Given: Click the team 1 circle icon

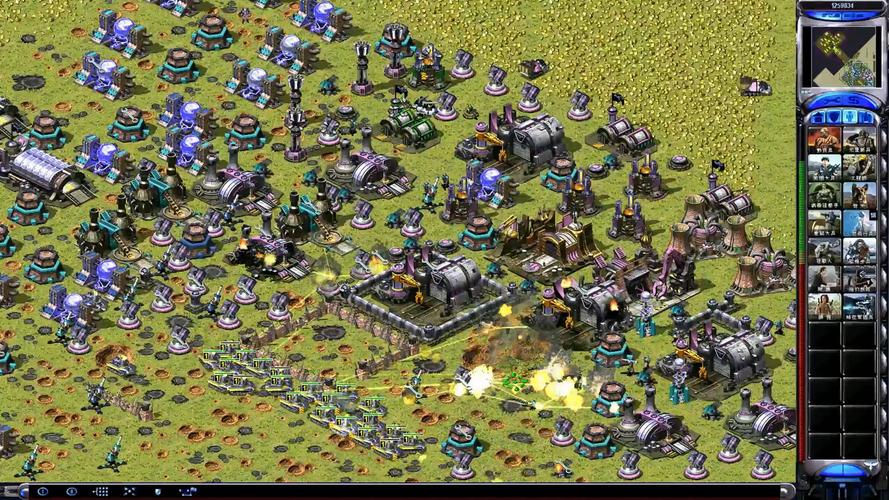Looking at the screenshot, I should (42, 492).
